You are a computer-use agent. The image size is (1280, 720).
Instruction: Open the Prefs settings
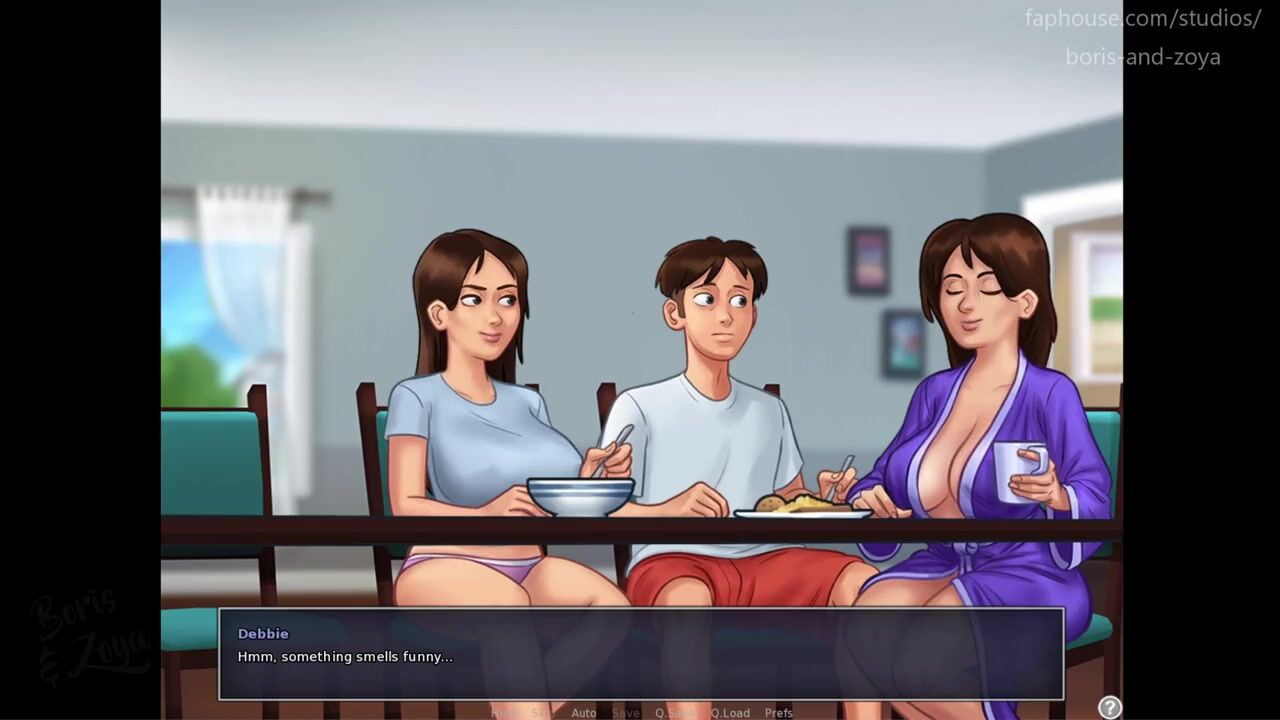point(779,713)
